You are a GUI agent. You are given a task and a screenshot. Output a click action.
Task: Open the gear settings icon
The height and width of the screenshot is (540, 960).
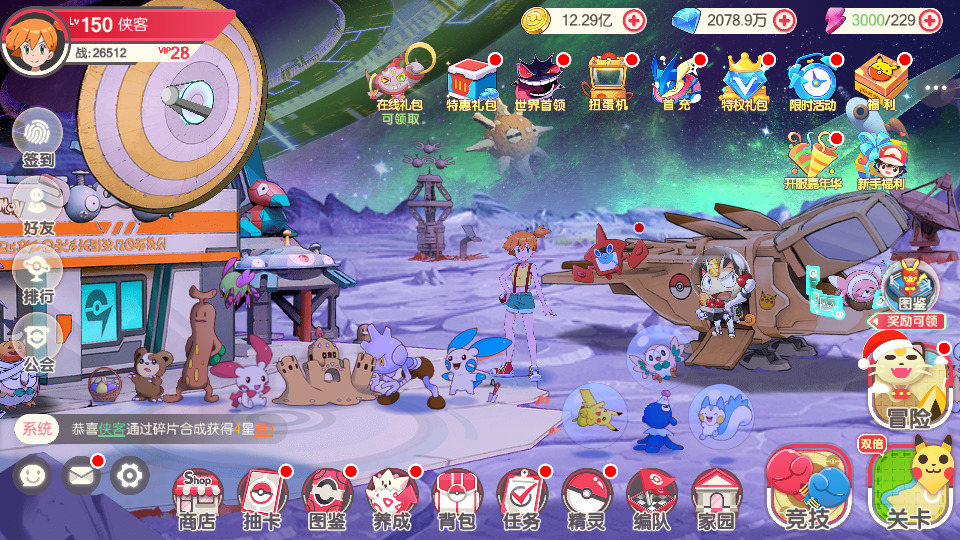click(x=129, y=475)
